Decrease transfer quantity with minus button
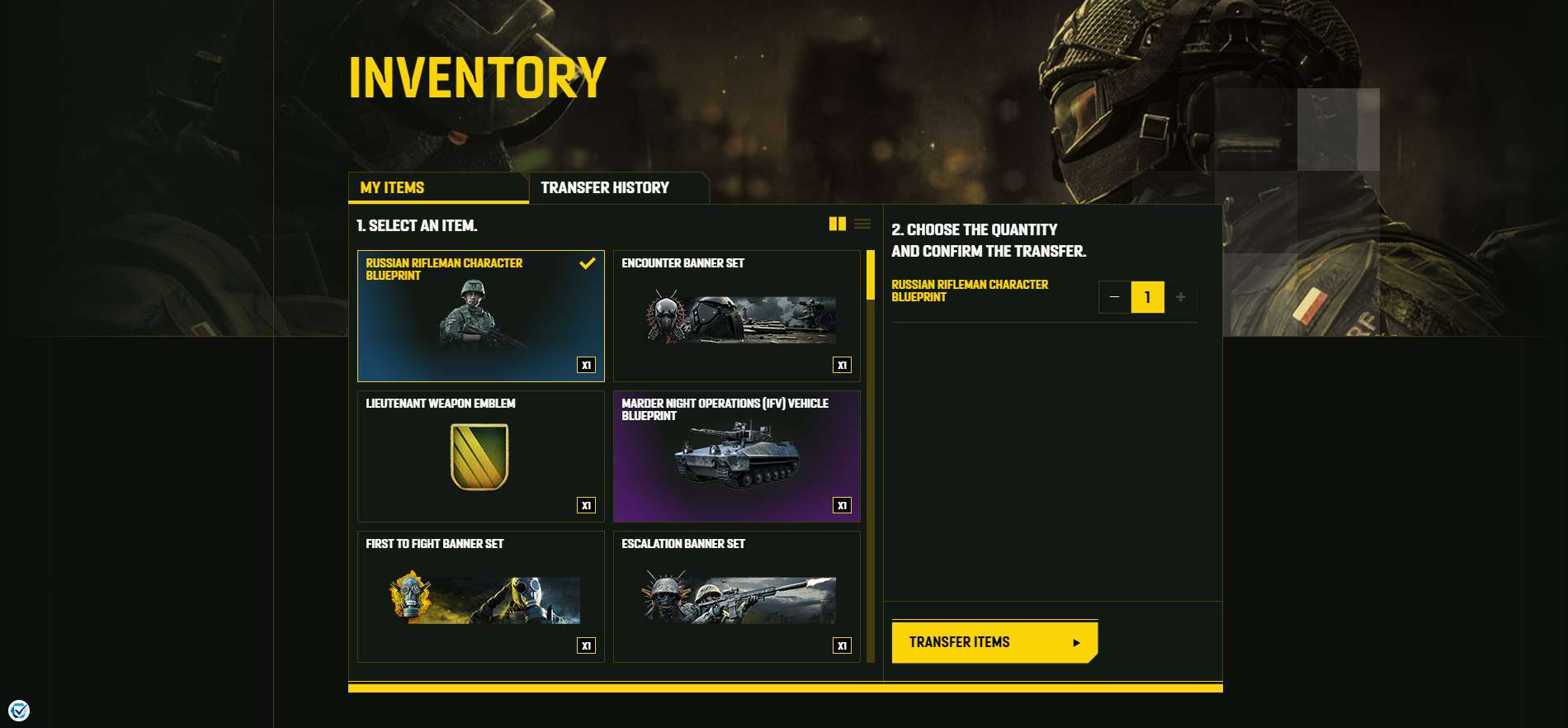This screenshot has width=1568, height=728. [x=1114, y=297]
